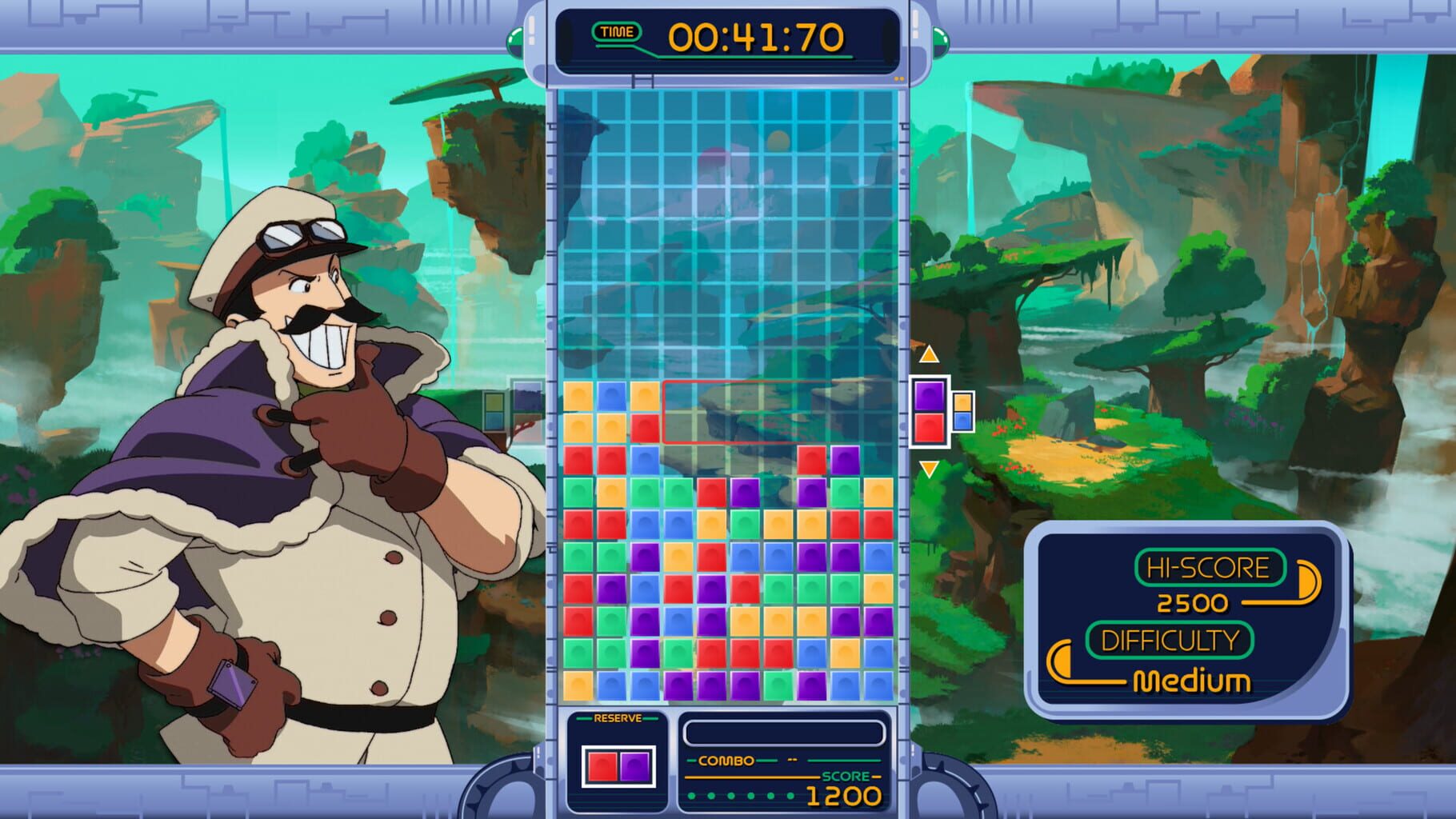1456x819 pixels.
Task: Select the queued yellow-blue piece preview
Action: click(962, 411)
